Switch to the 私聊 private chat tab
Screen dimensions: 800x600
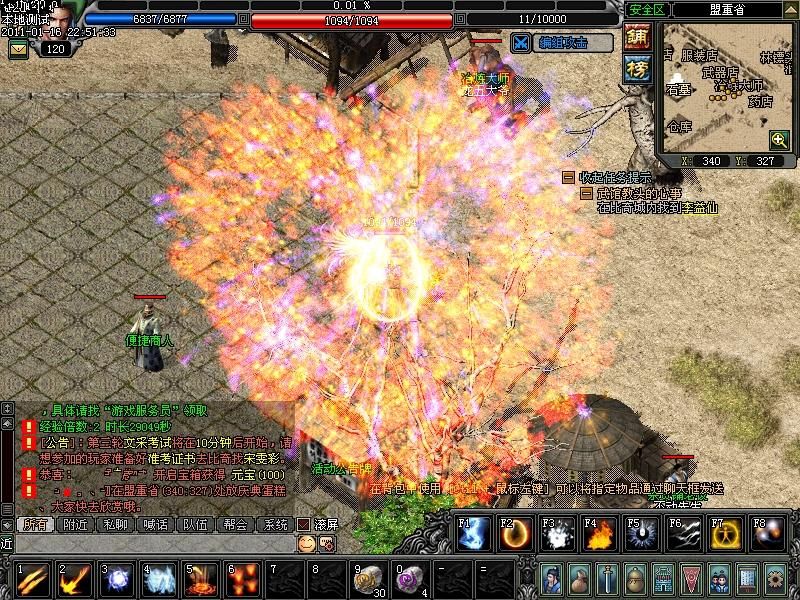point(115,524)
